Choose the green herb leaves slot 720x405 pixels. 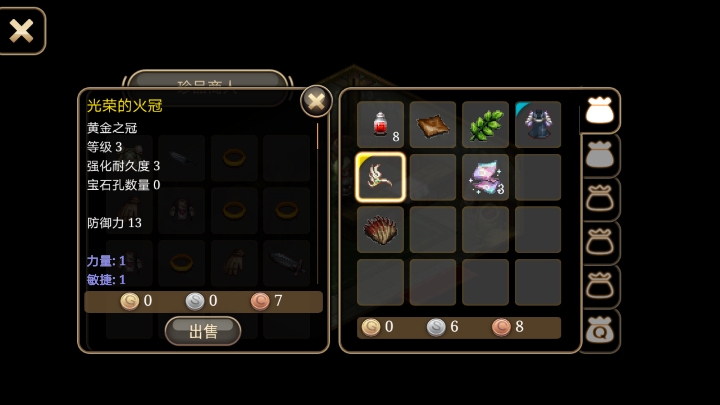pyautogui.click(x=486, y=125)
